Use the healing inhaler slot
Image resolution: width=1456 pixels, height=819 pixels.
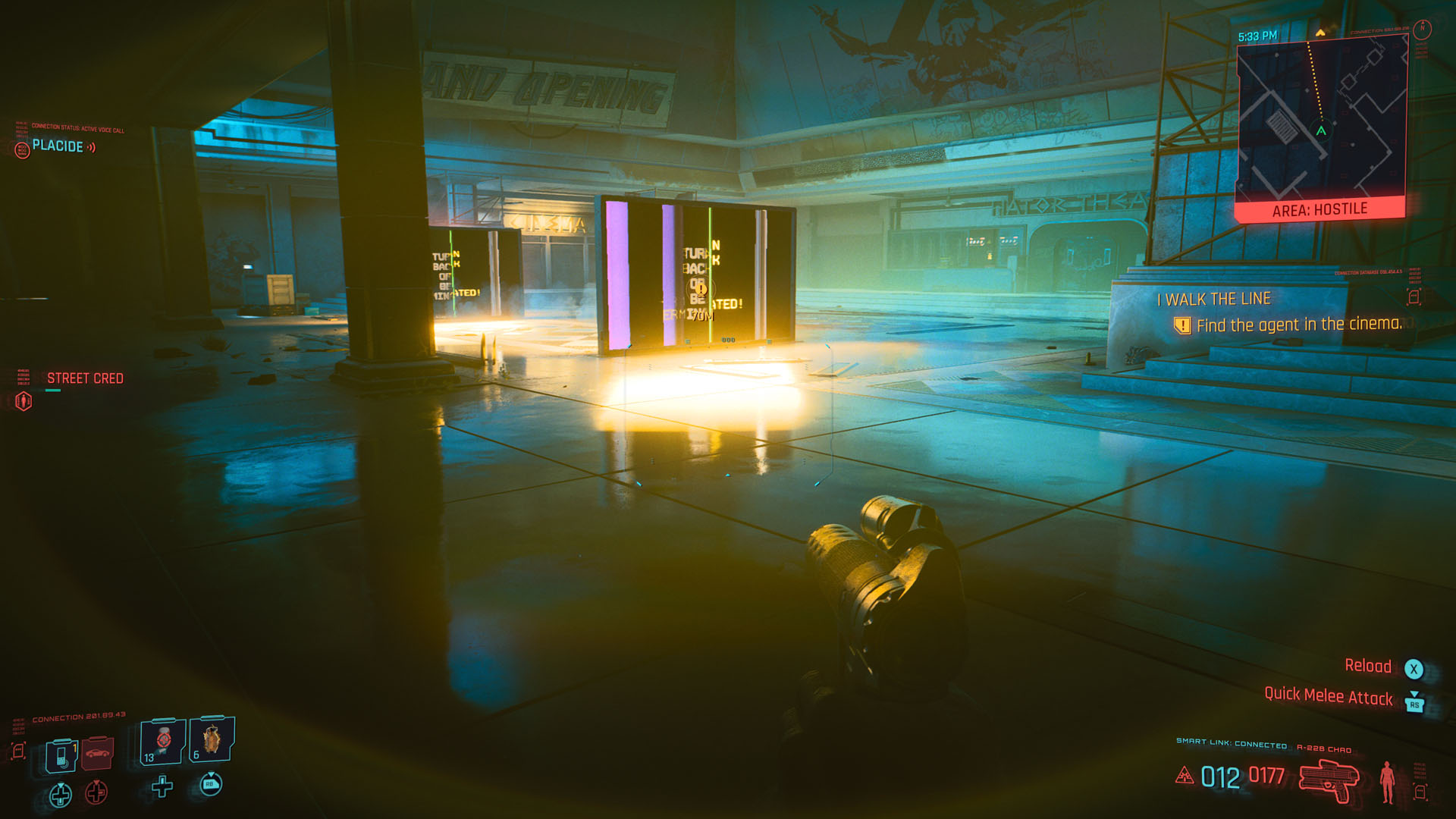click(x=163, y=742)
